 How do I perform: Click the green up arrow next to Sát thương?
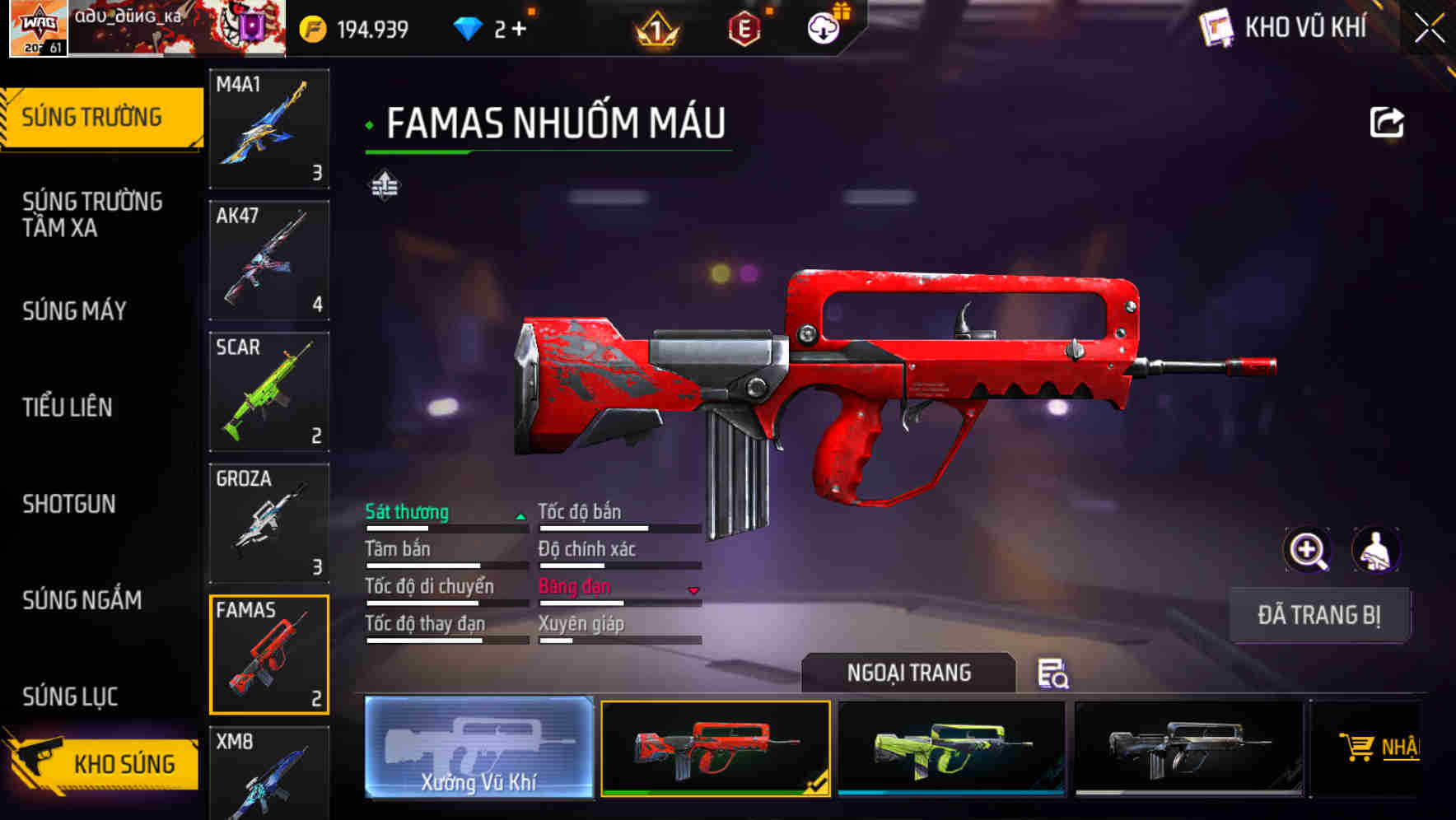520,516
